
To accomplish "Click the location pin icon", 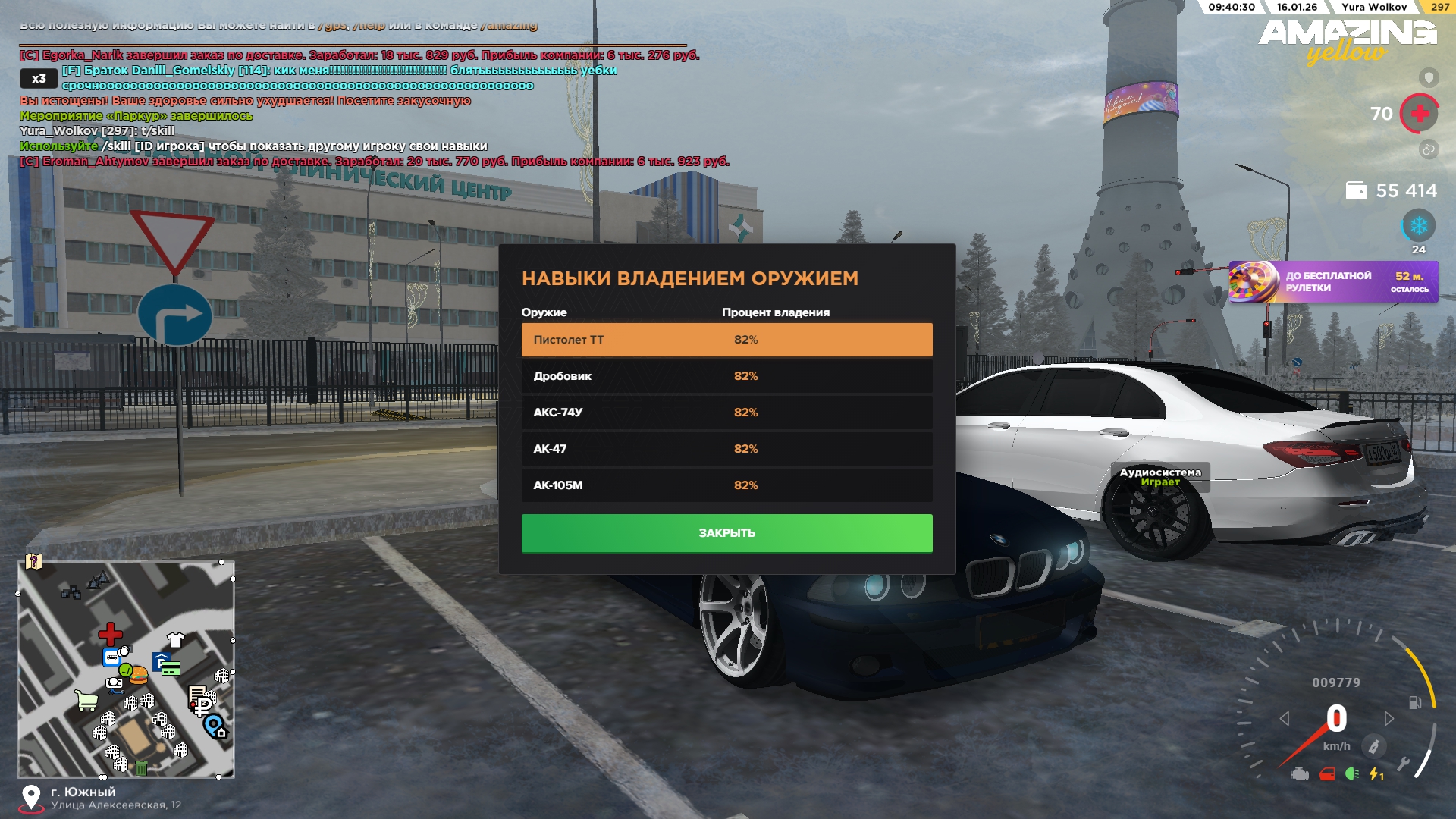I will [31, 797].
